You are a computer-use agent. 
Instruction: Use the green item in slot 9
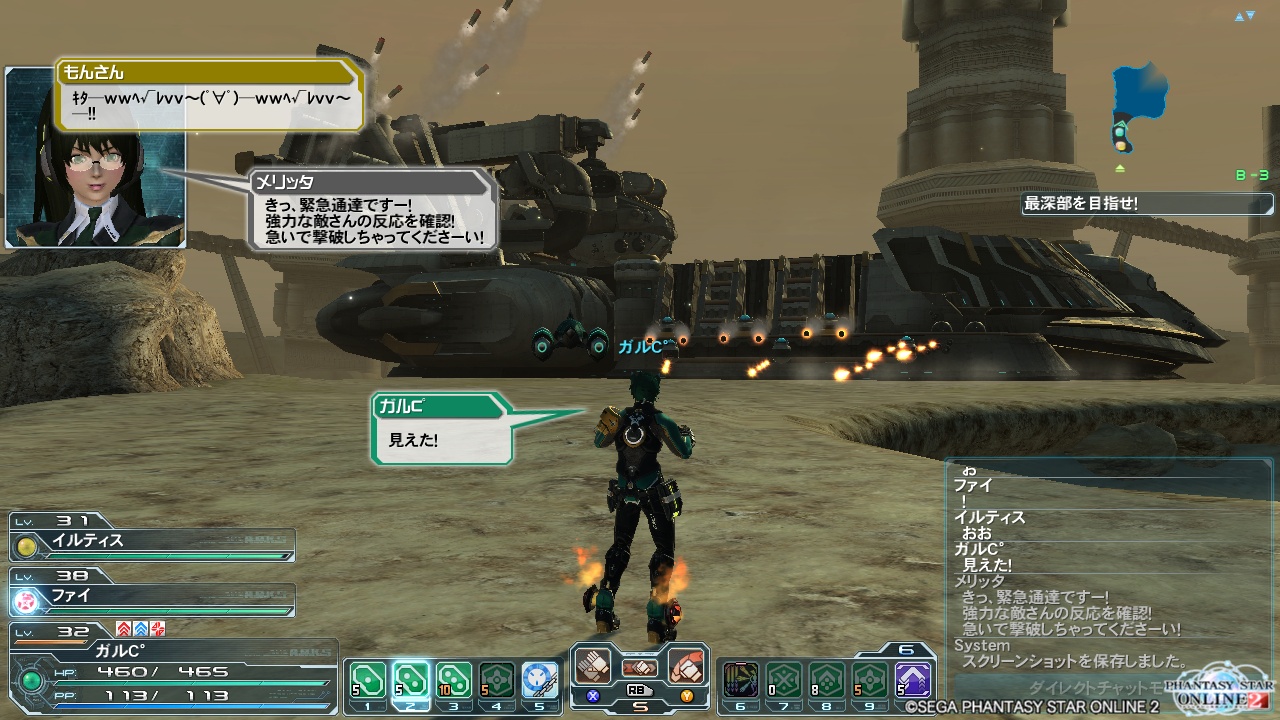tap(870, 680)
